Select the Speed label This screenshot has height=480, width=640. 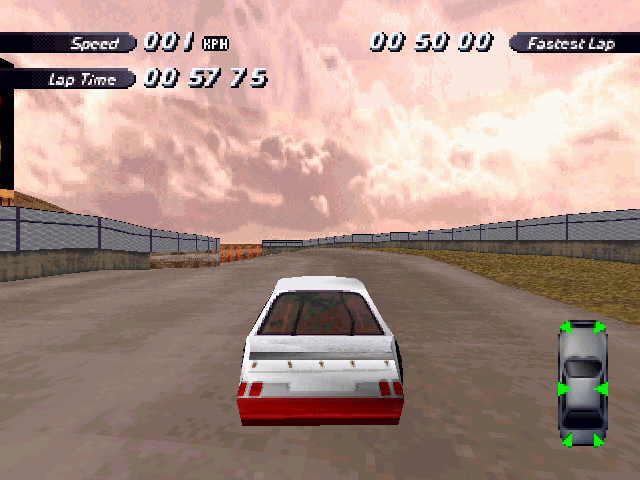[93, 43]
